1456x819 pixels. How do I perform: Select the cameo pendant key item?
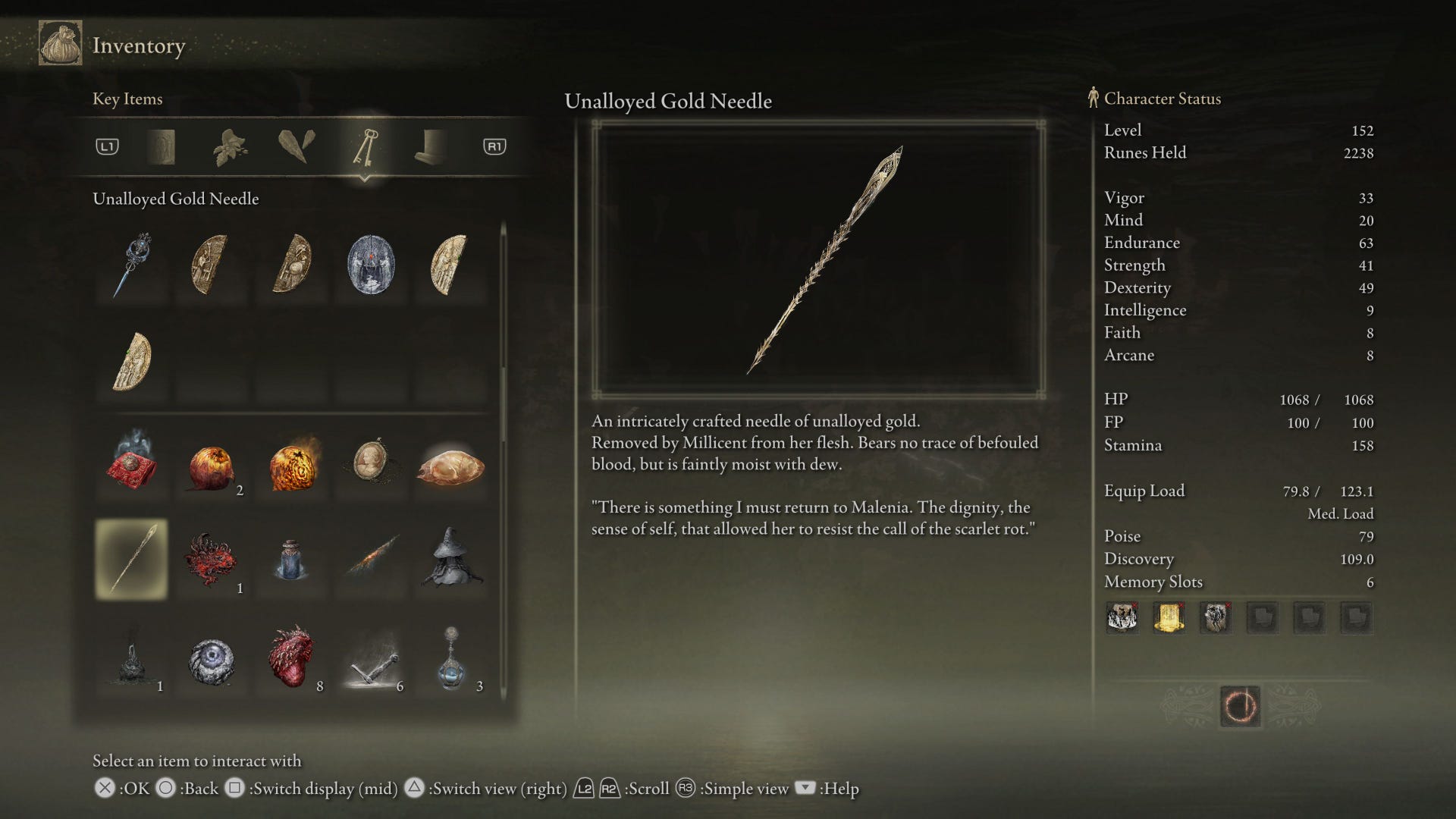(370, 464)
